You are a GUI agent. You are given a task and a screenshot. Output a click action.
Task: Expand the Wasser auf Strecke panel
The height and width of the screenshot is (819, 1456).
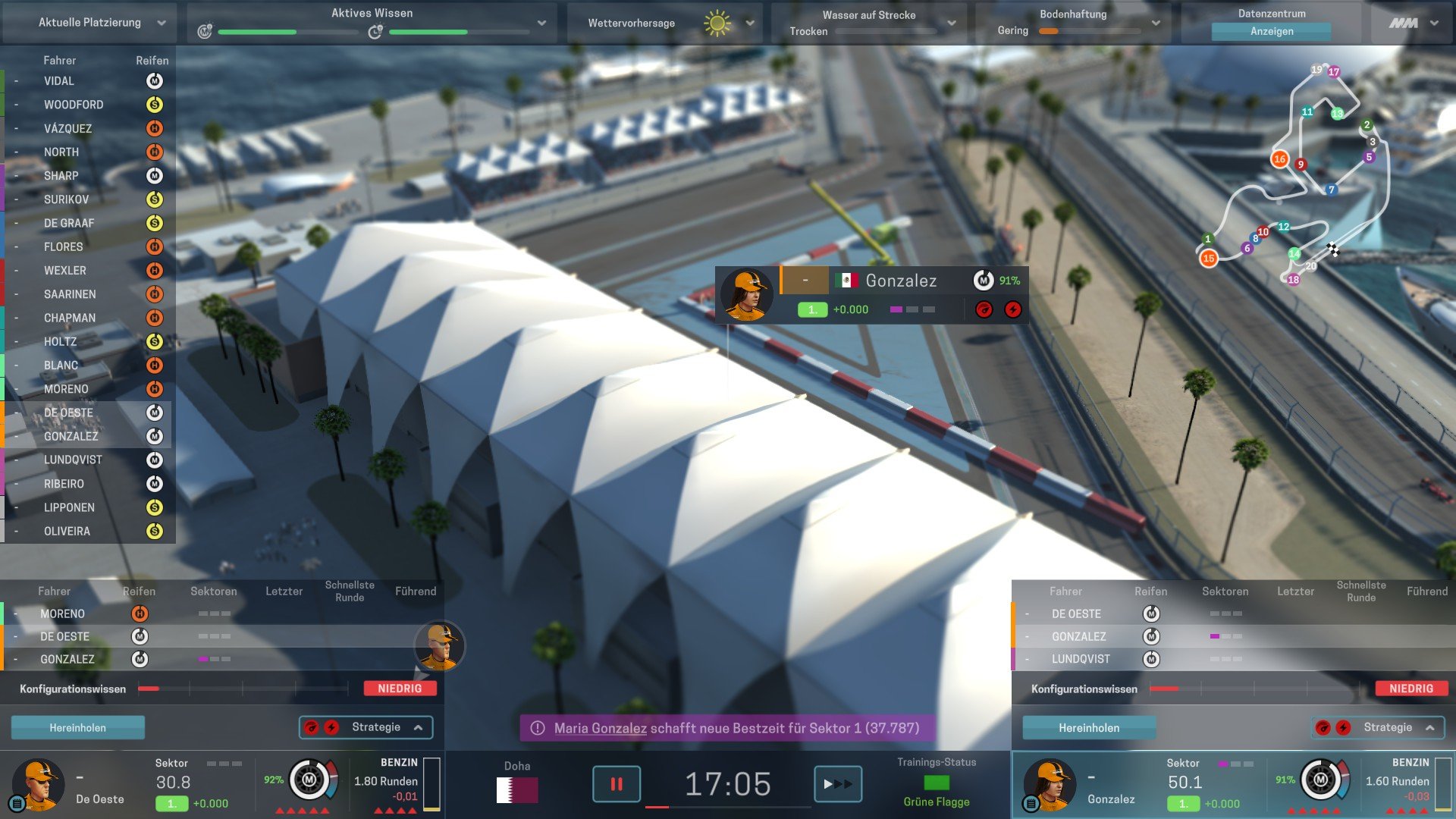click(x=951, y=23)
